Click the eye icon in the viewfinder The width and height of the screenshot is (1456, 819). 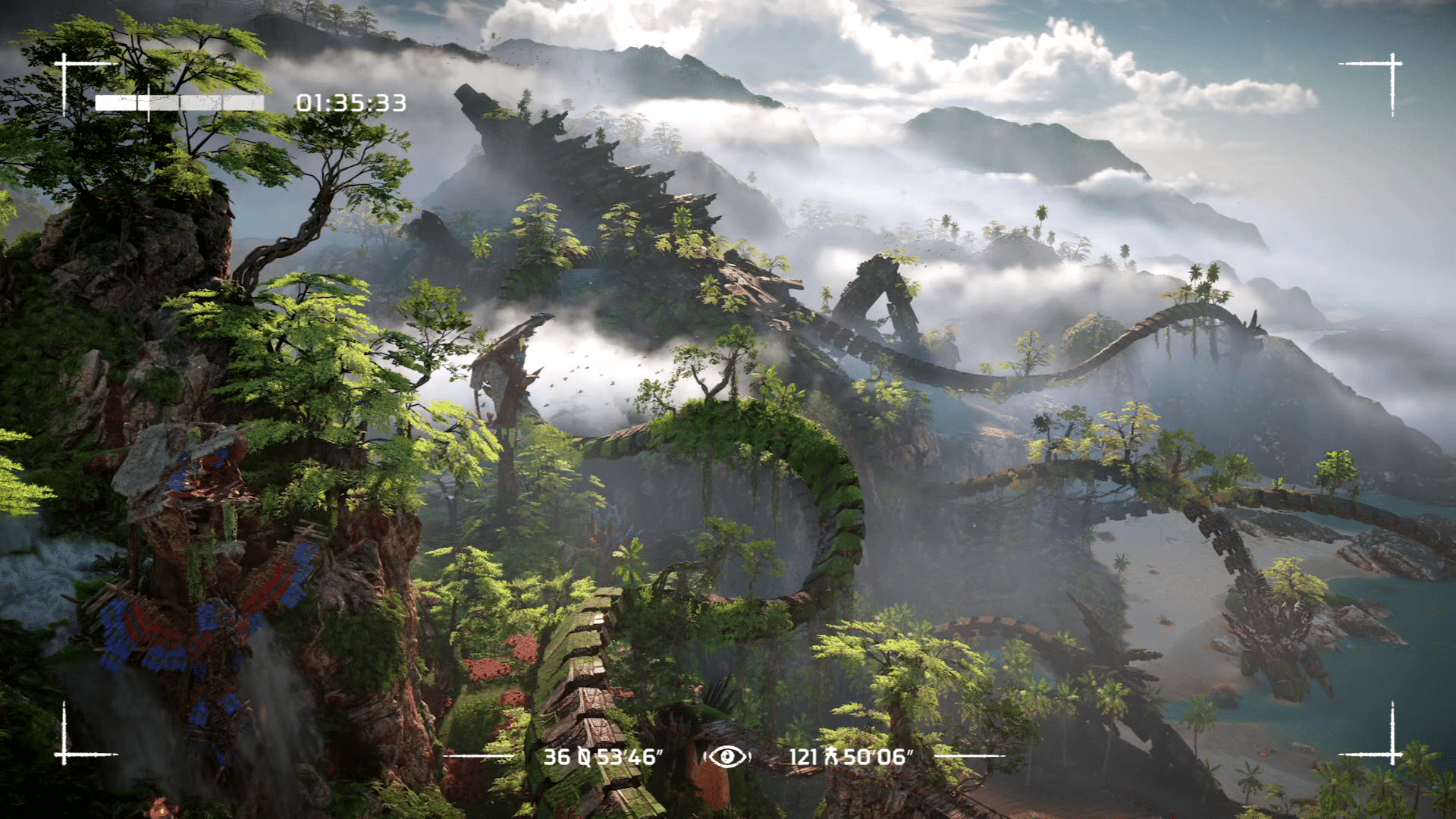pos(727,756)
